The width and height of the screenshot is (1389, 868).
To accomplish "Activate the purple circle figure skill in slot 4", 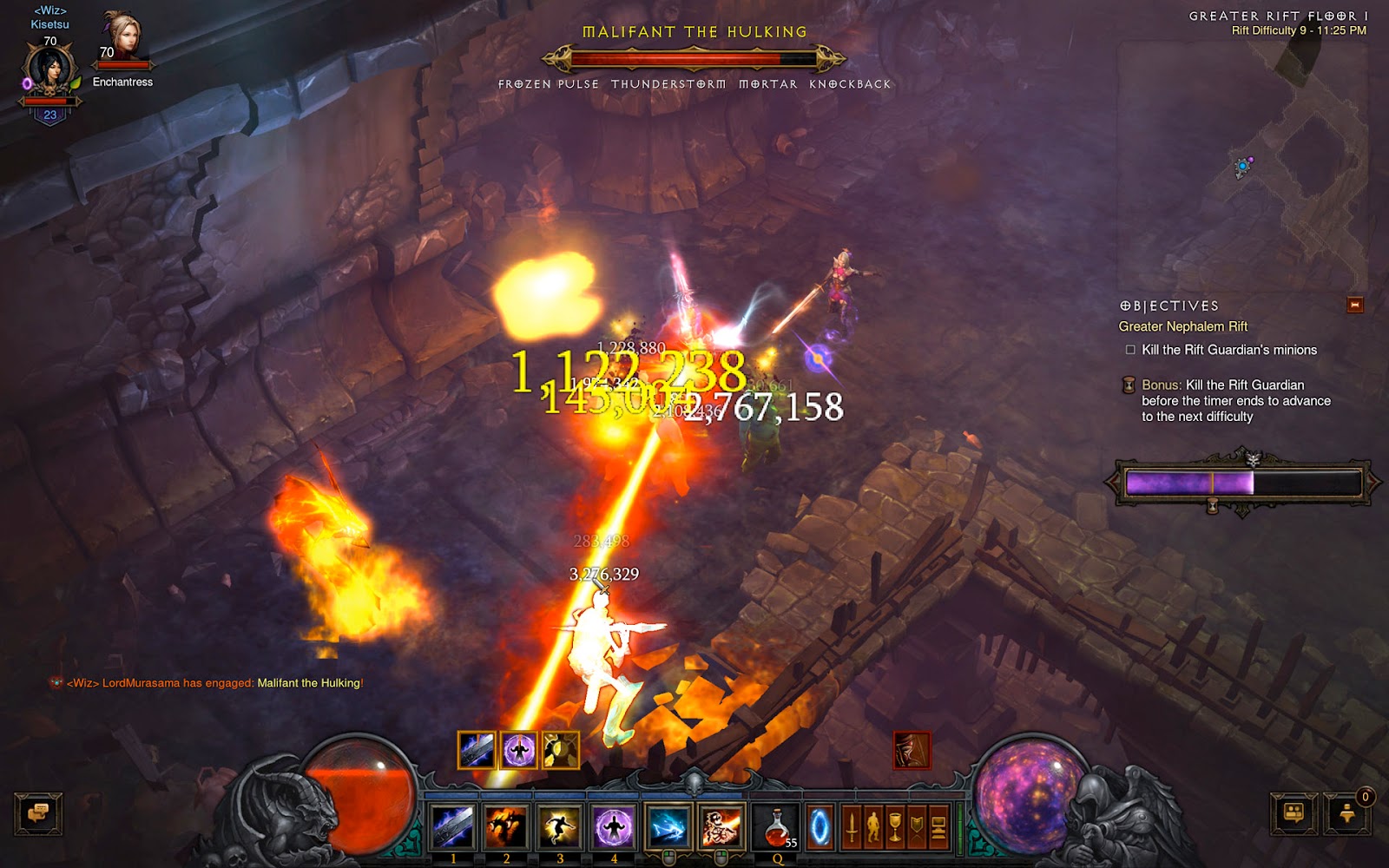I will coord(614,825).
